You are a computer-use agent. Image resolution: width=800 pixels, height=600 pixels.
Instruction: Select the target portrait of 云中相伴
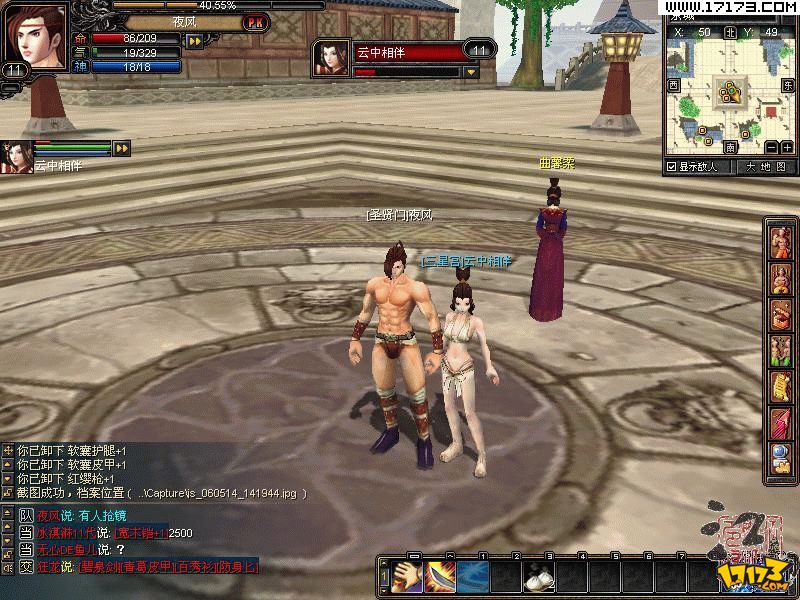coord(331,58)
